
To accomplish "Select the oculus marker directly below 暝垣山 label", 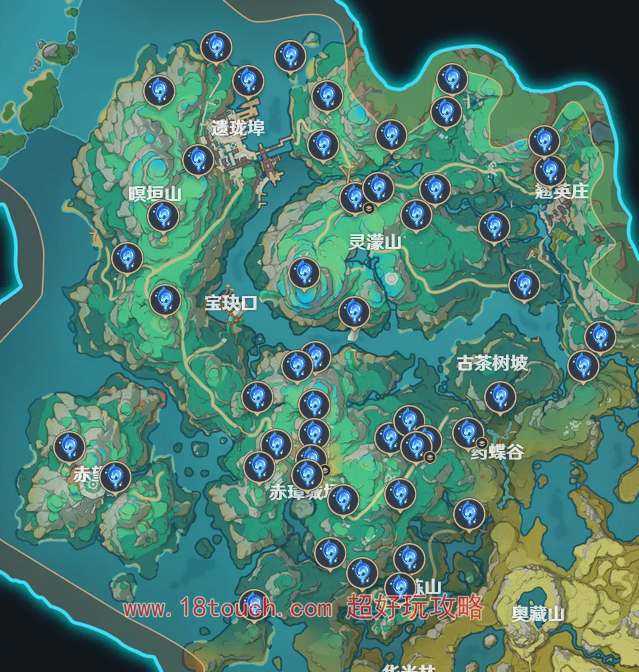I will (x=161, y=215).
